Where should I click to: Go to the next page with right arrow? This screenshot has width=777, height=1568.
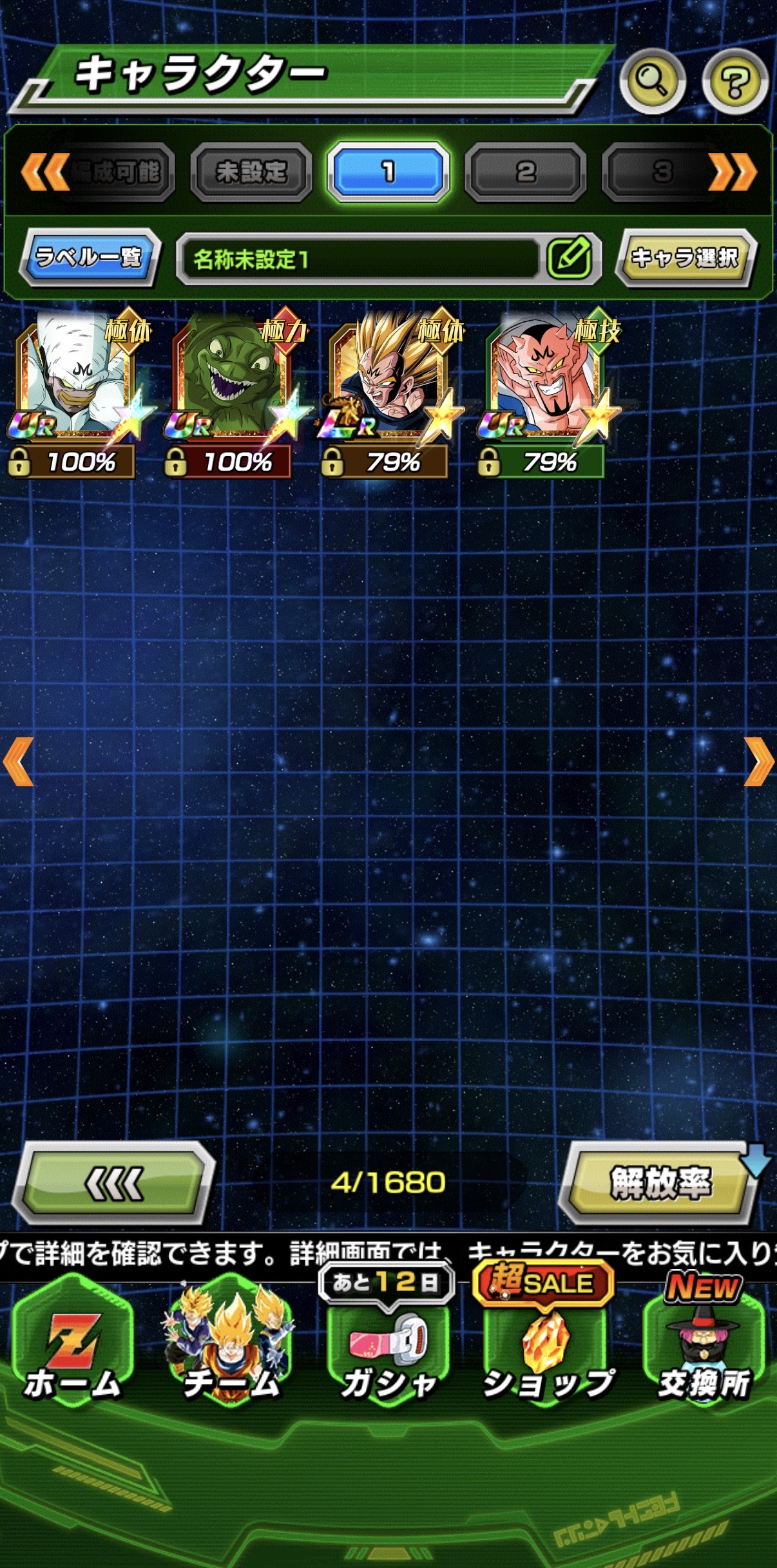[x=759, y=762]
